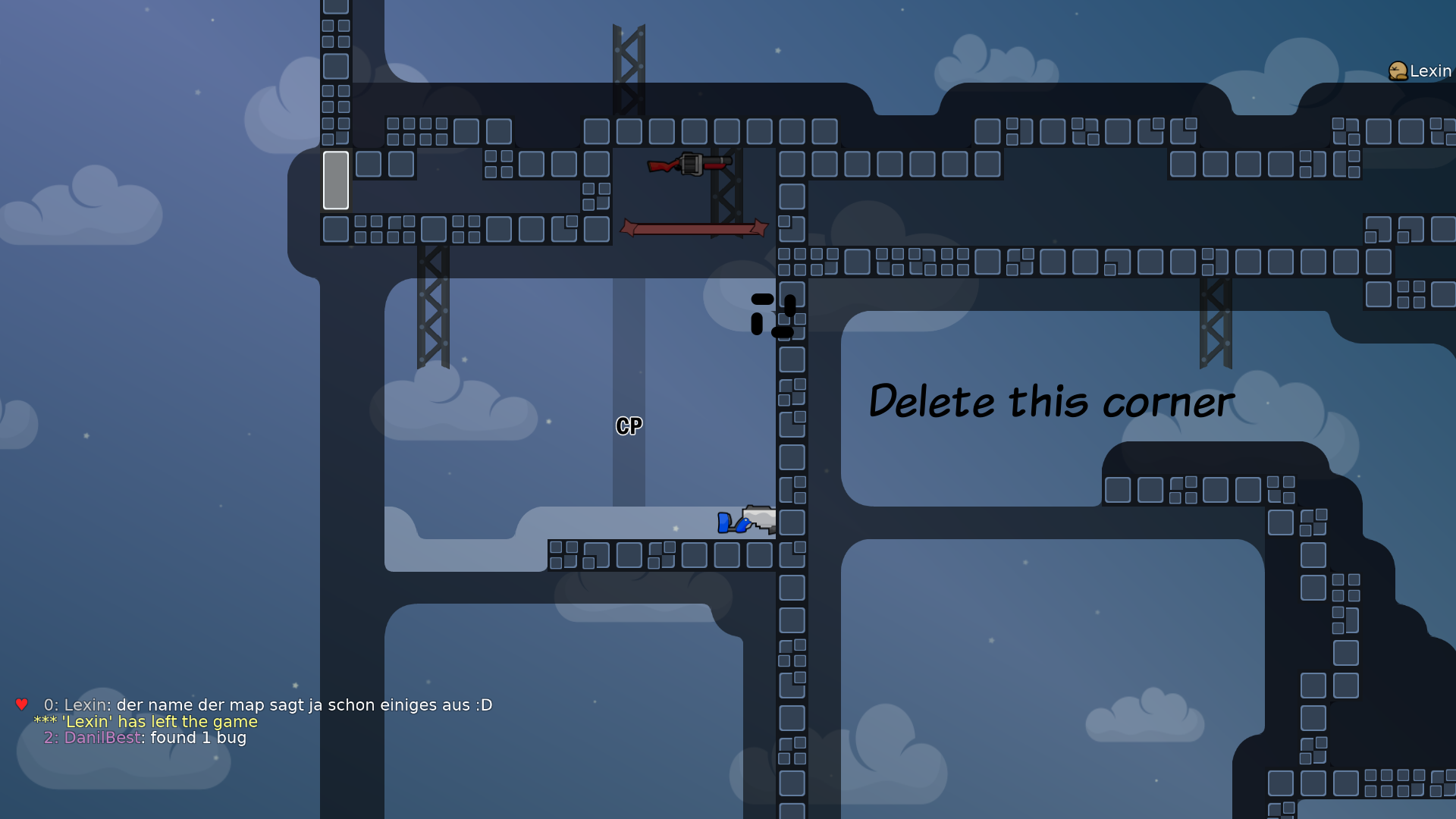Click the Lexin tee avatar top right

[x=1398, y=71]
